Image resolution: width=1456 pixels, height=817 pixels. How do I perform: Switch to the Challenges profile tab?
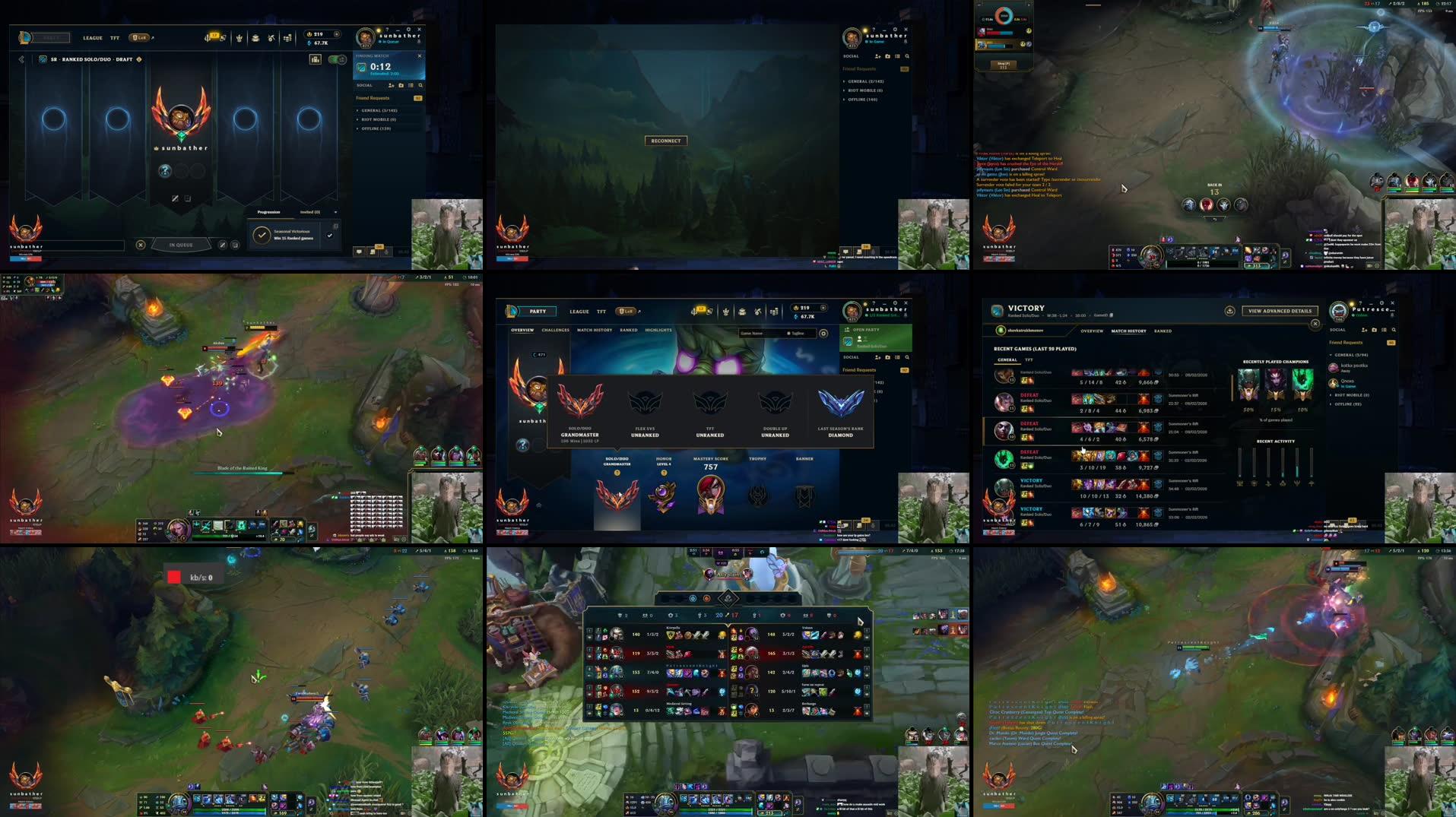click(x=555, y=331)
